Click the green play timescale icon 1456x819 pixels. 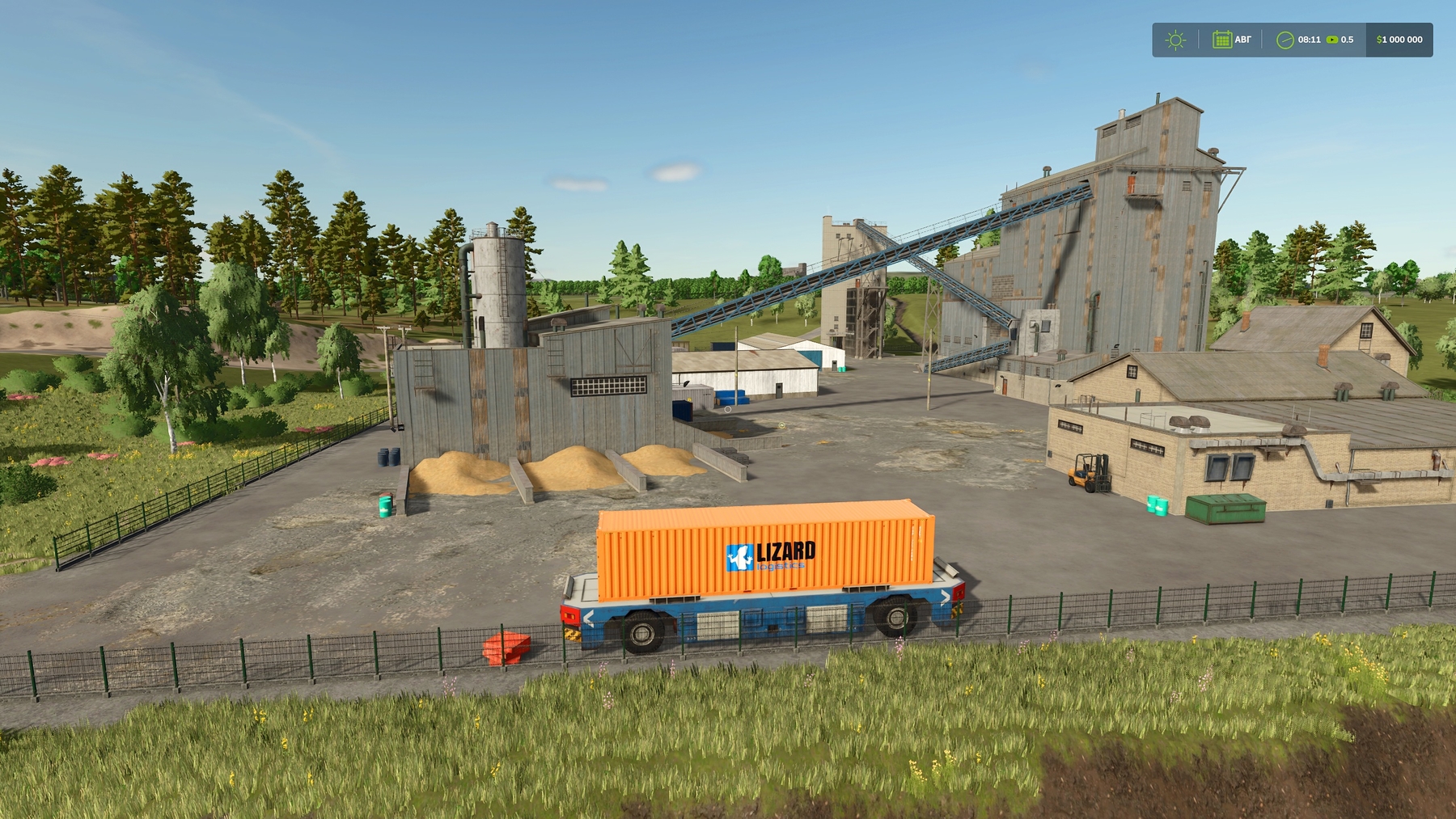coord(1333,39)
